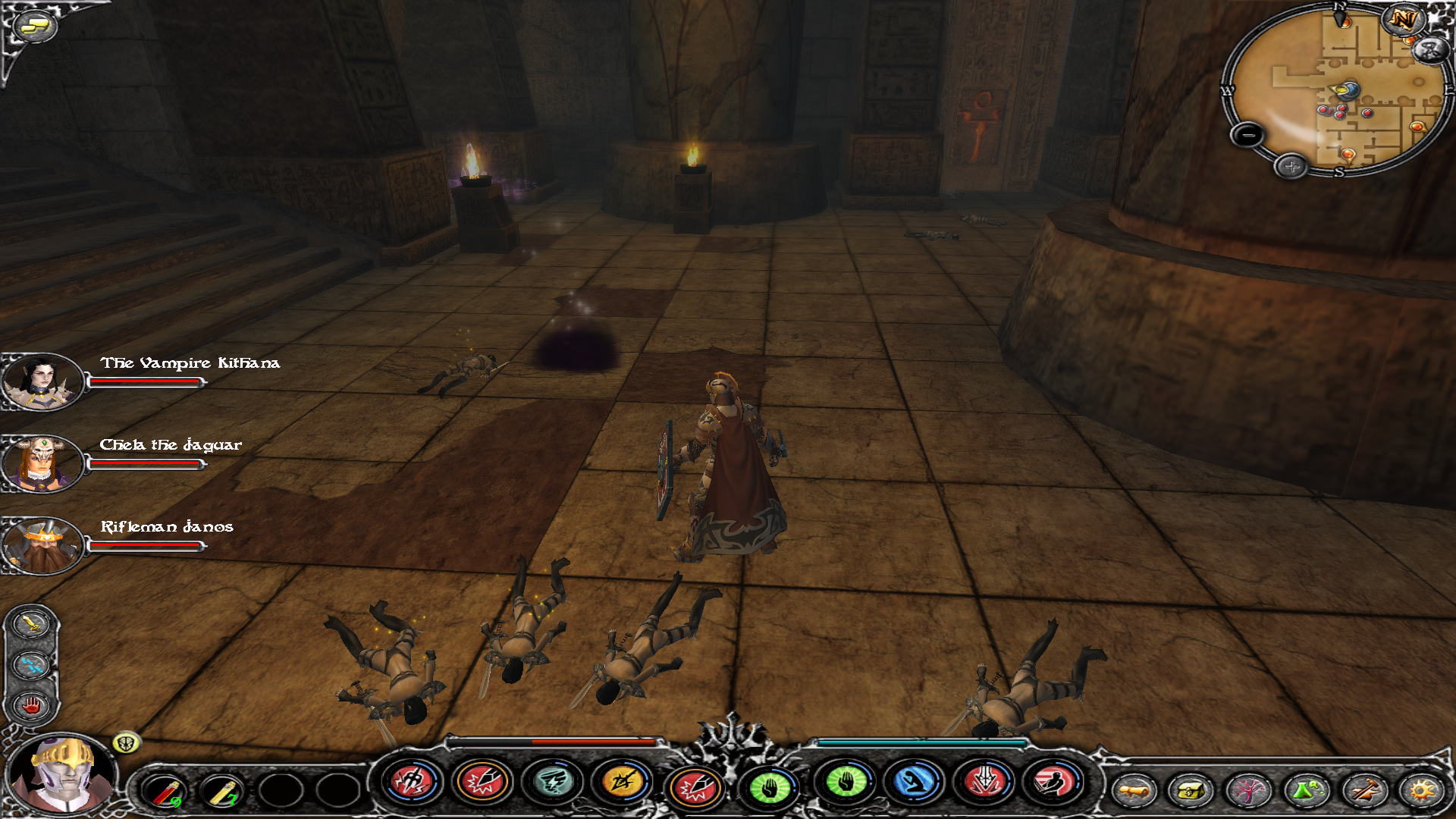Open the inventory chest button
Screen dimensions: 1456x819
point(1191,791)
